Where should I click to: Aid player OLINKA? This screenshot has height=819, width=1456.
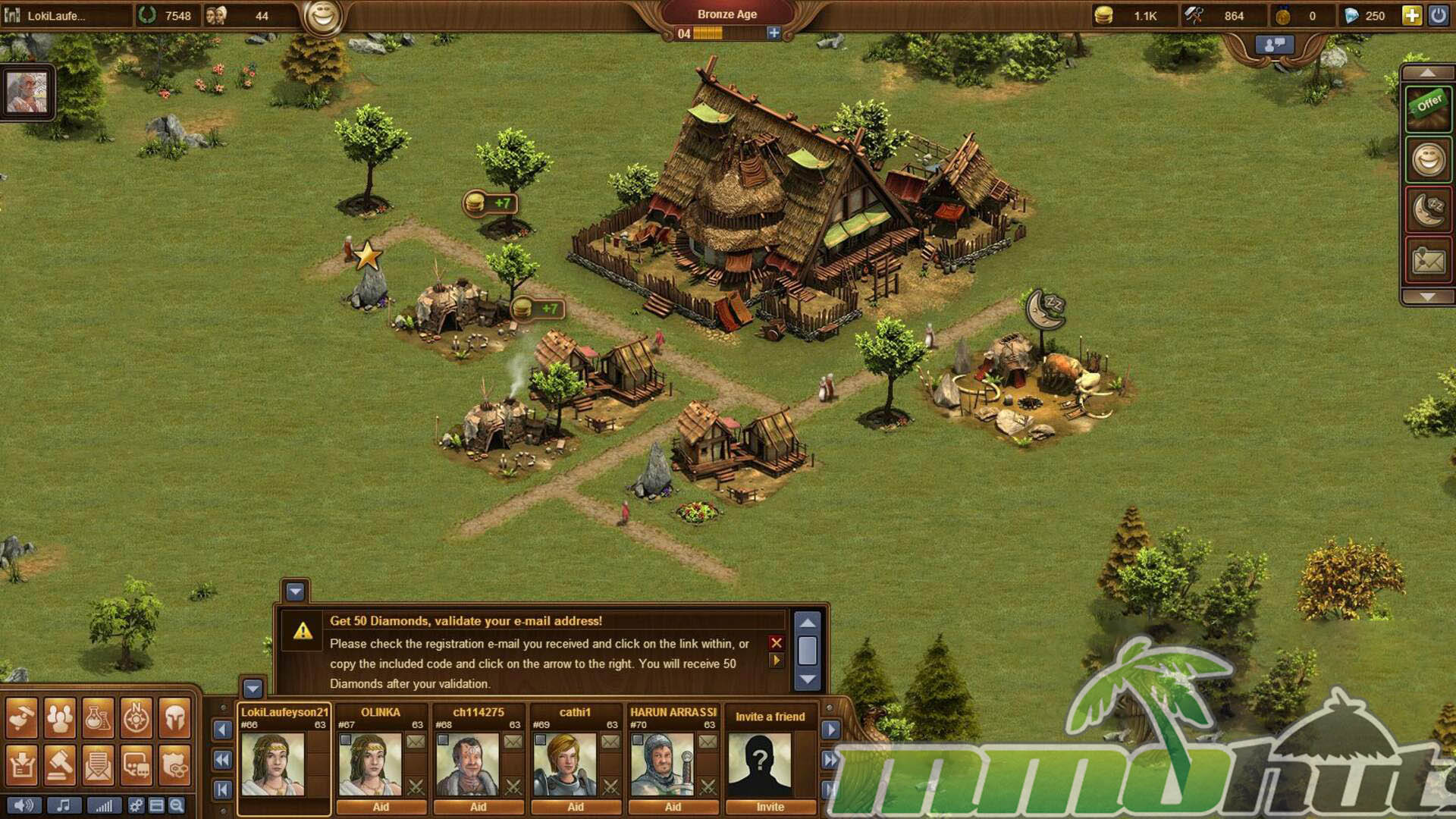click(x=381, y=807)
